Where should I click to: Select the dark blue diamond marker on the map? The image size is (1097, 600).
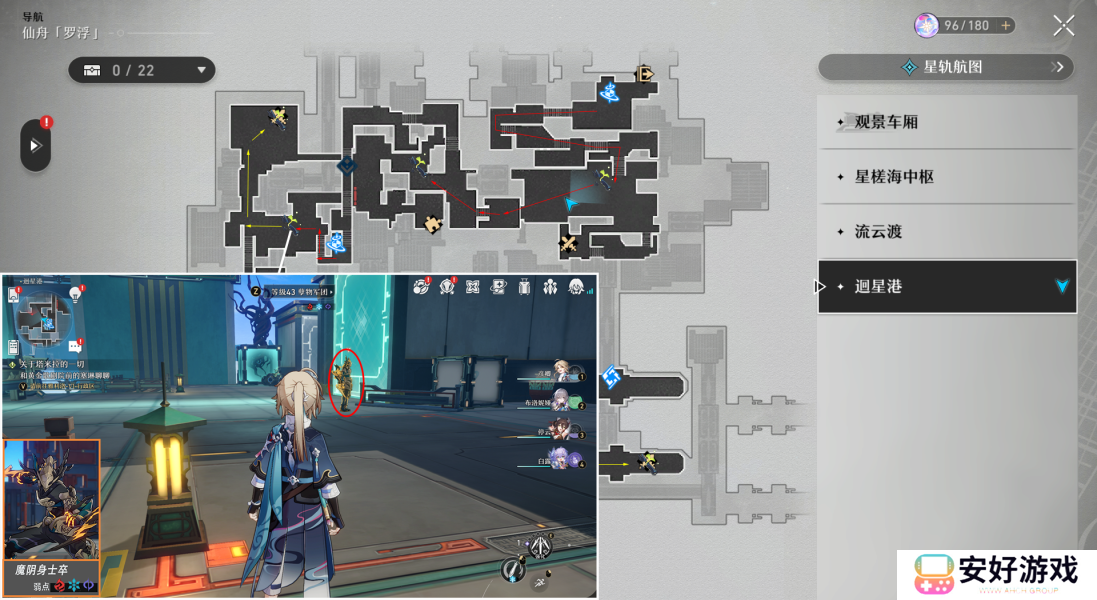(x=346, y=165)
